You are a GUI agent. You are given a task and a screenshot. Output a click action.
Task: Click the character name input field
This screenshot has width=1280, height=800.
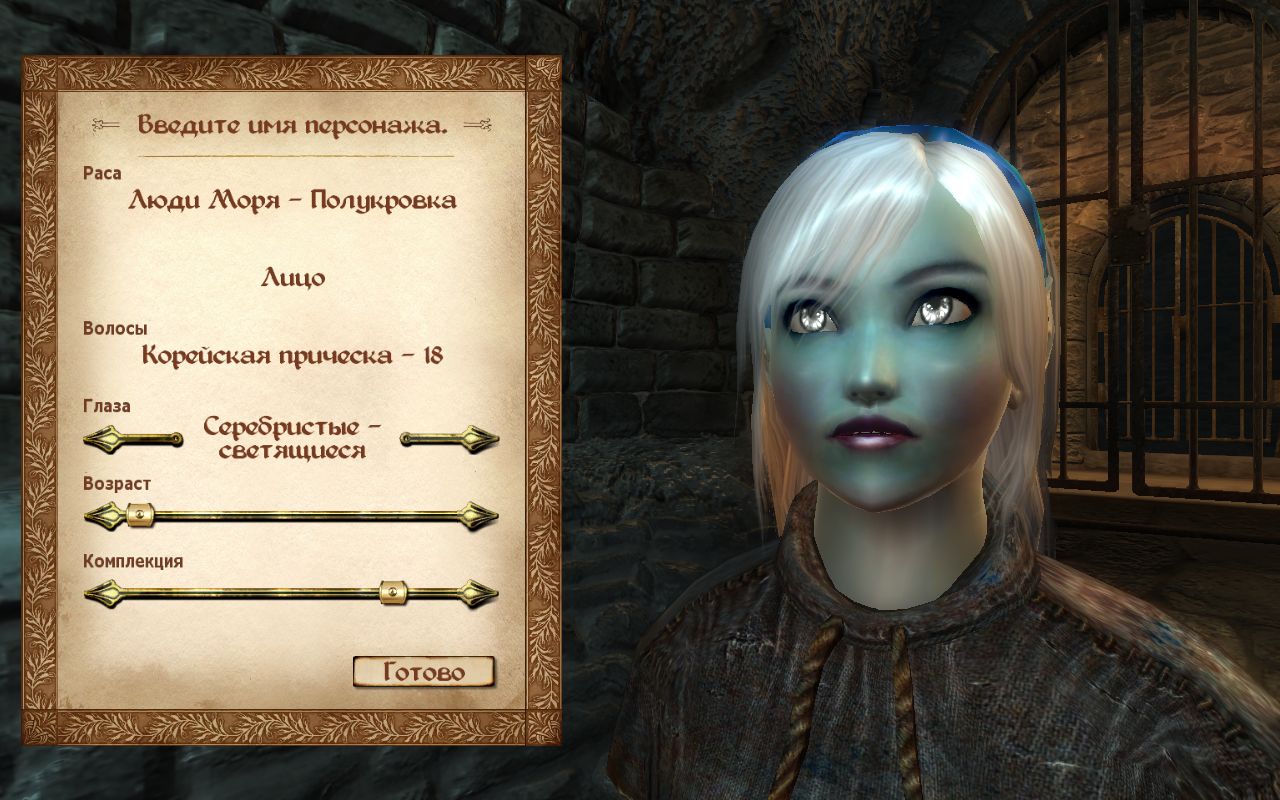(x=292, y=126)
